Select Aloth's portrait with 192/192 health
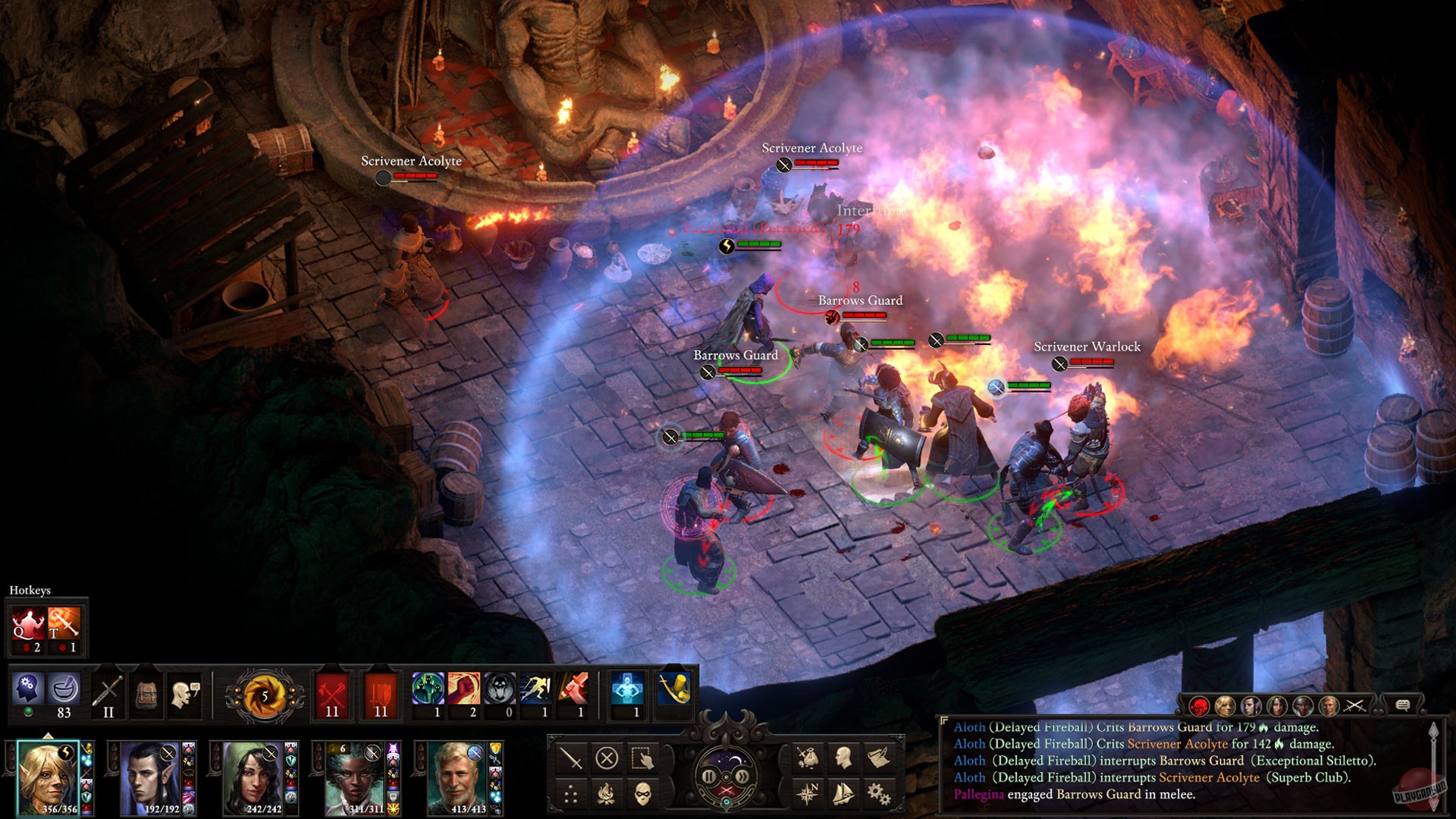 point(151,777)
